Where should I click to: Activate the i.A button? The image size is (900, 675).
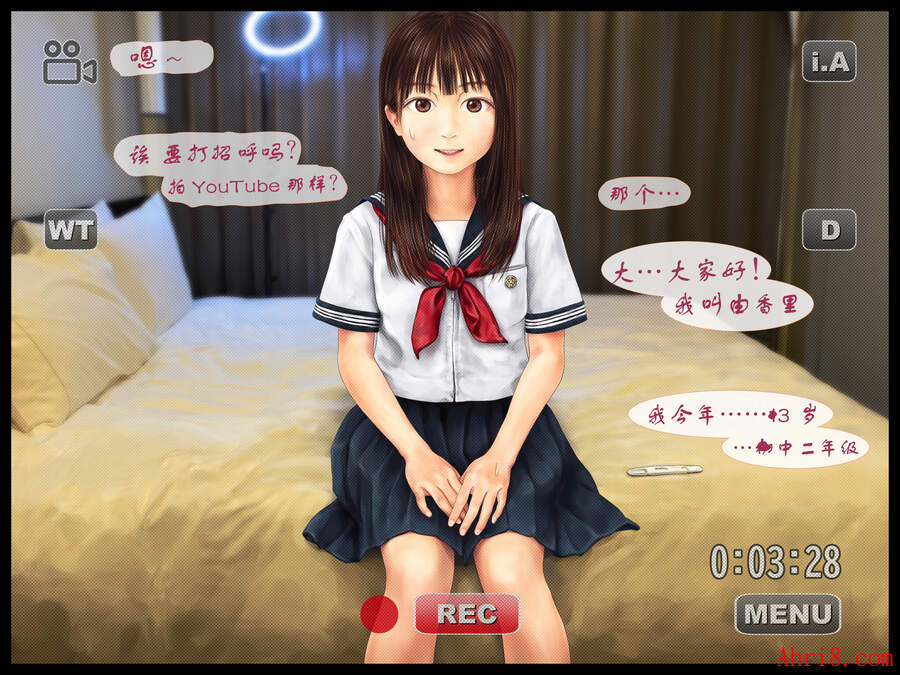coord(829,62)
